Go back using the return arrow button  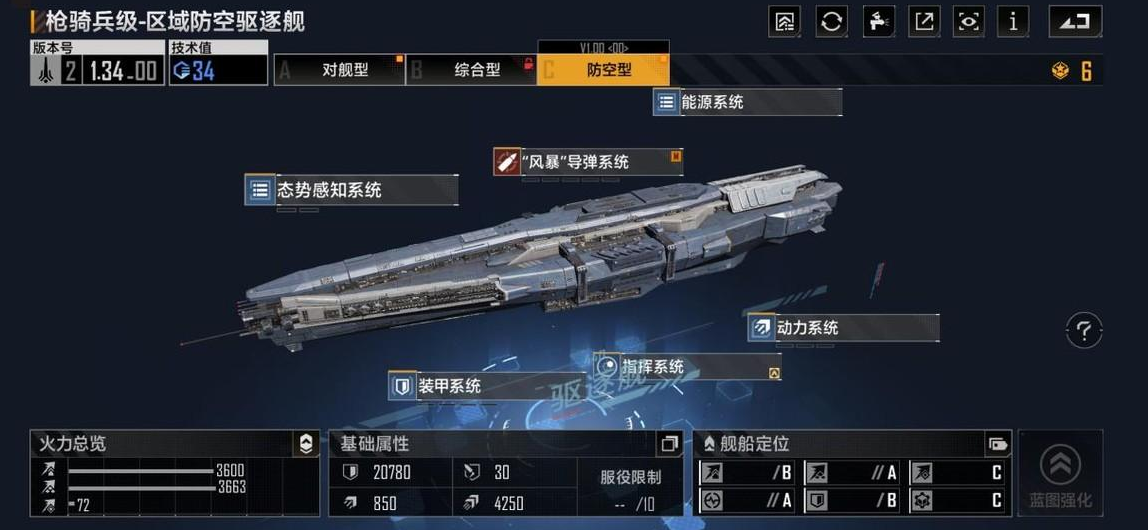click(x=1075, y=21)
